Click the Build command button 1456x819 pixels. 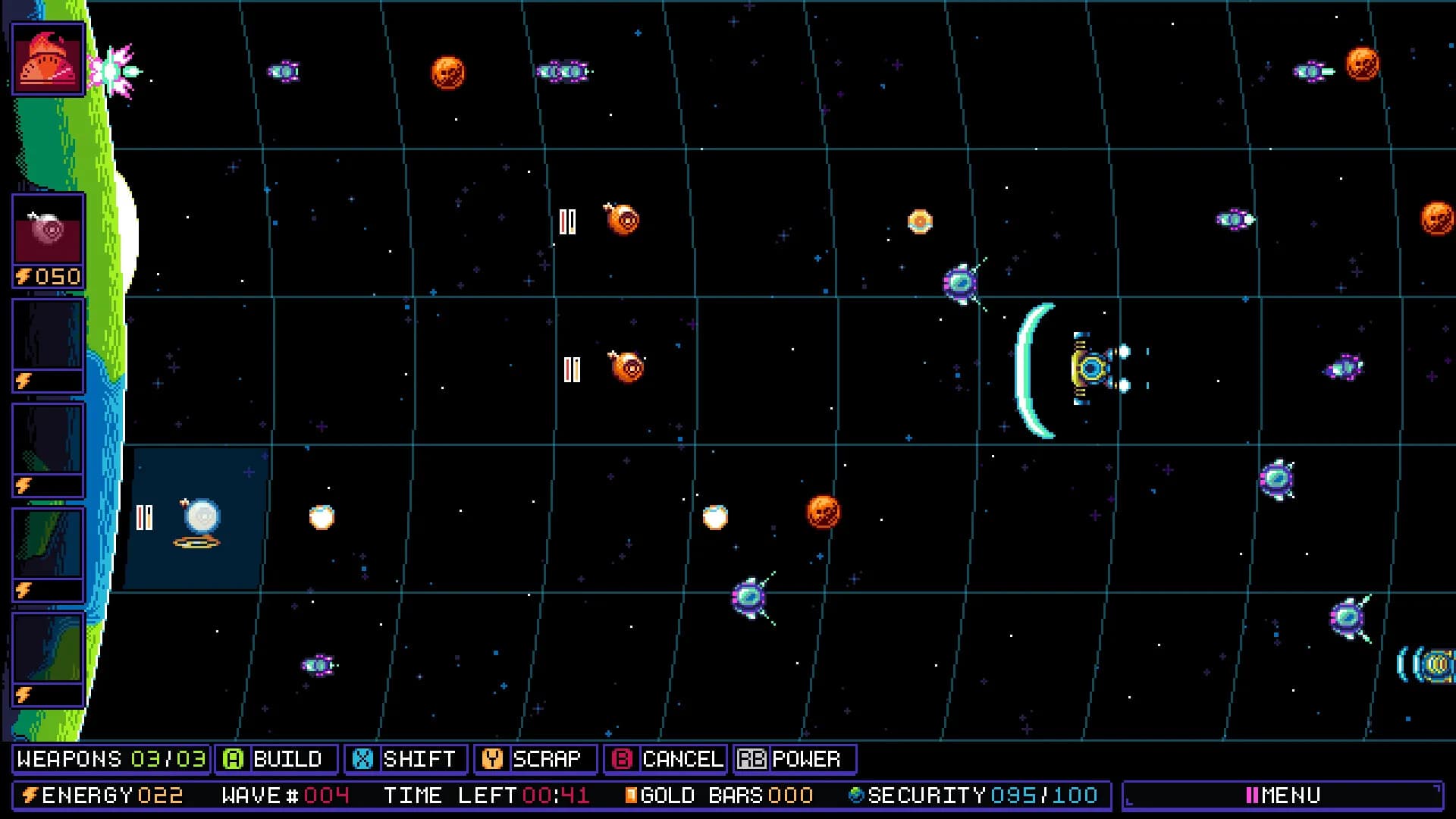(276, 758)
